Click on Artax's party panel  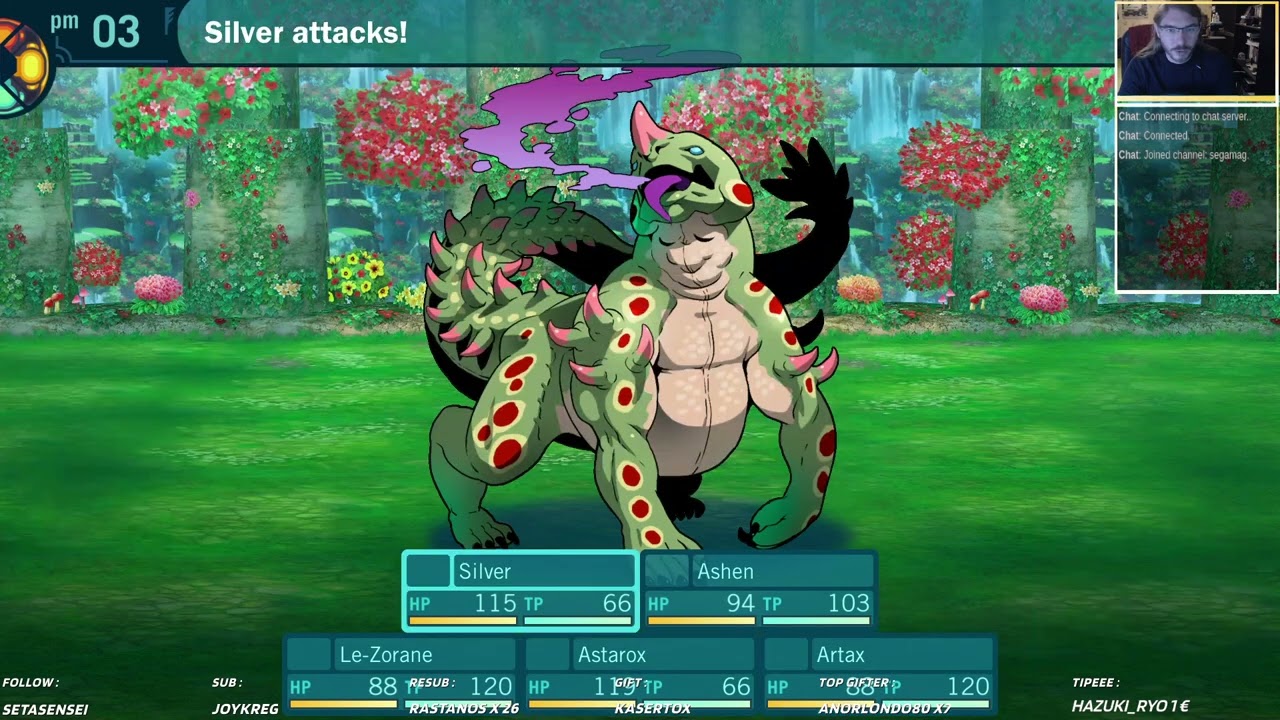tap(878, 674)
